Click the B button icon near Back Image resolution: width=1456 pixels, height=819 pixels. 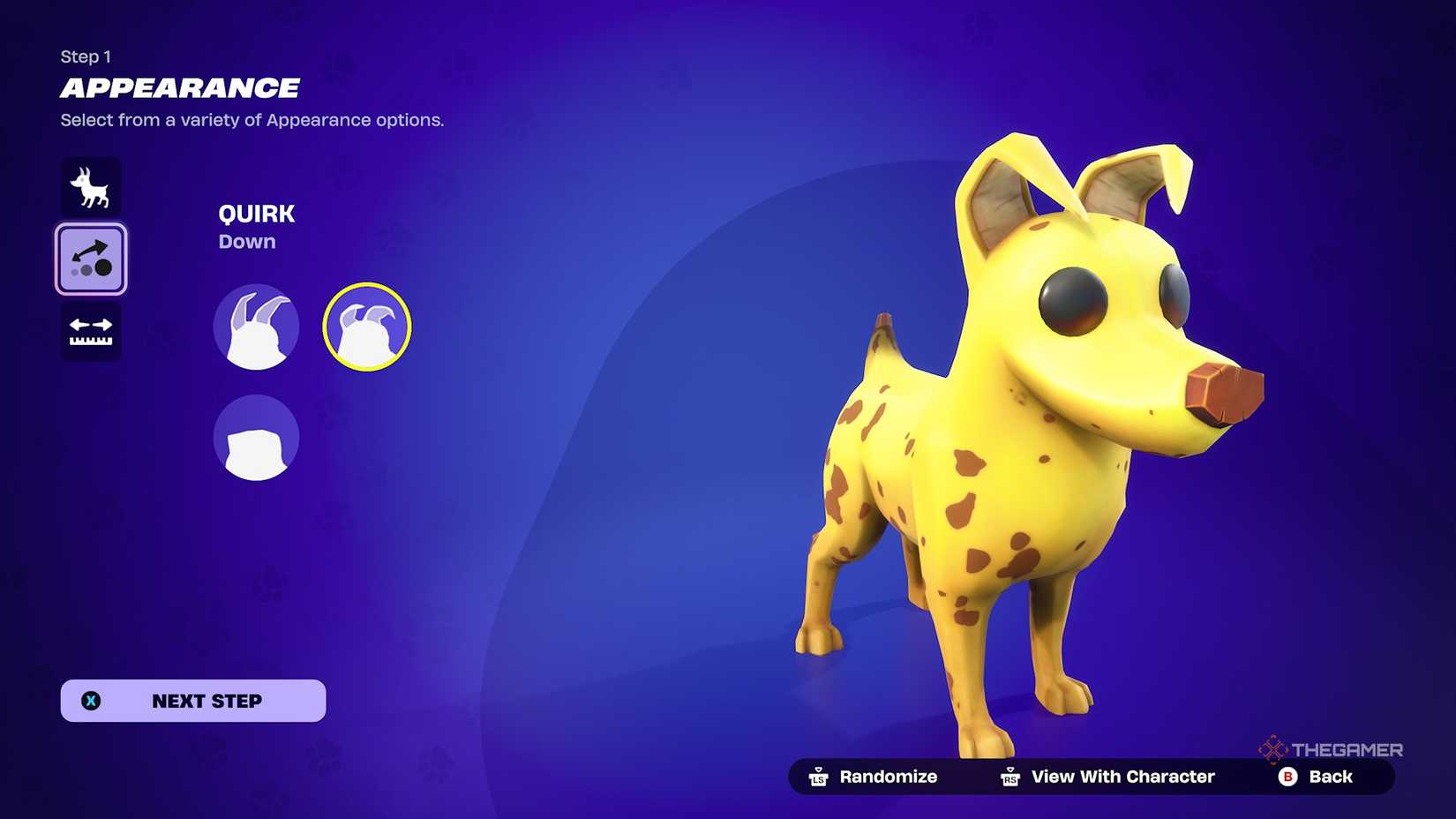(x=1287, y=777)
